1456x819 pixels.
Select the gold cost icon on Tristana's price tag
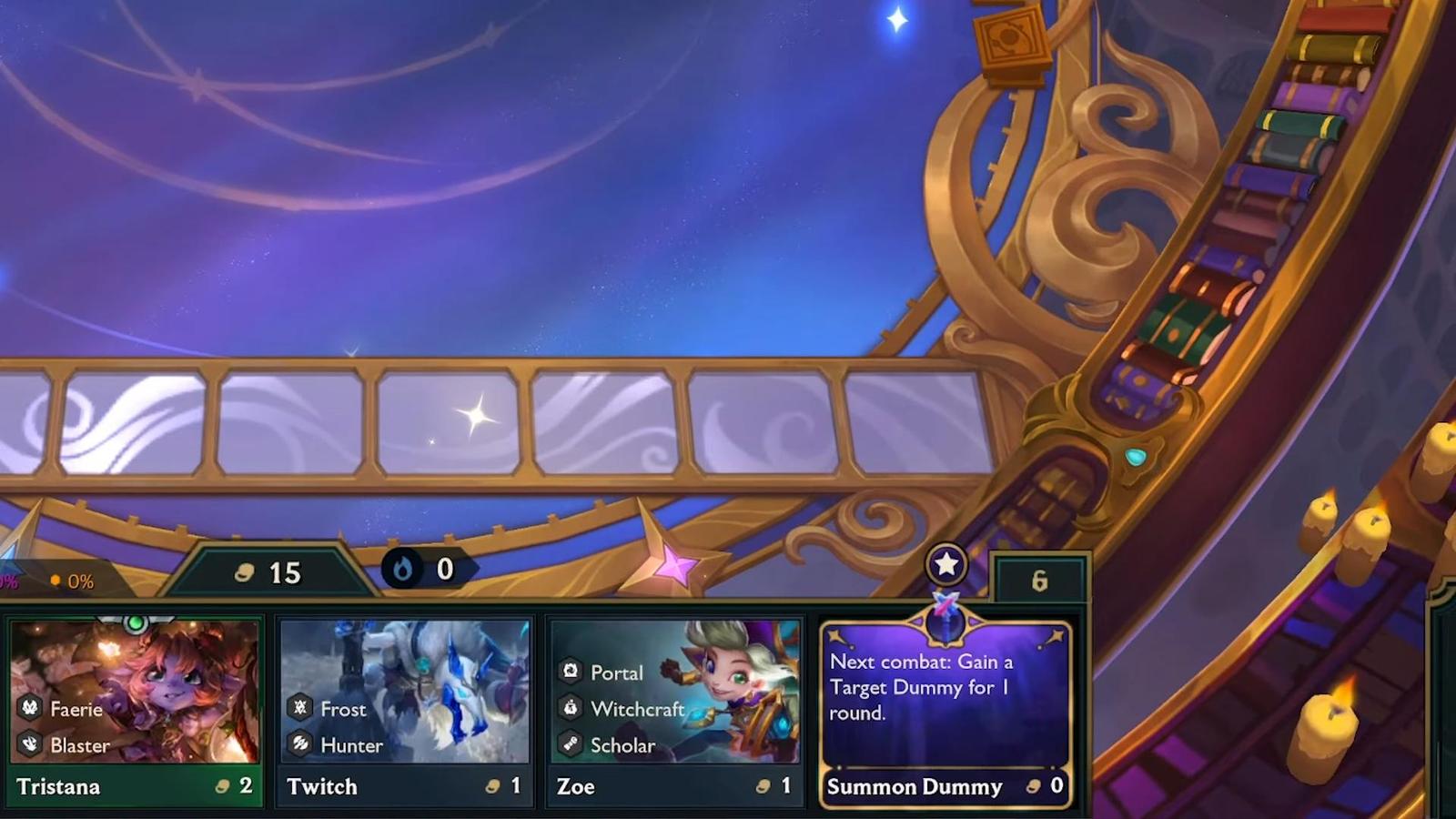224,786
